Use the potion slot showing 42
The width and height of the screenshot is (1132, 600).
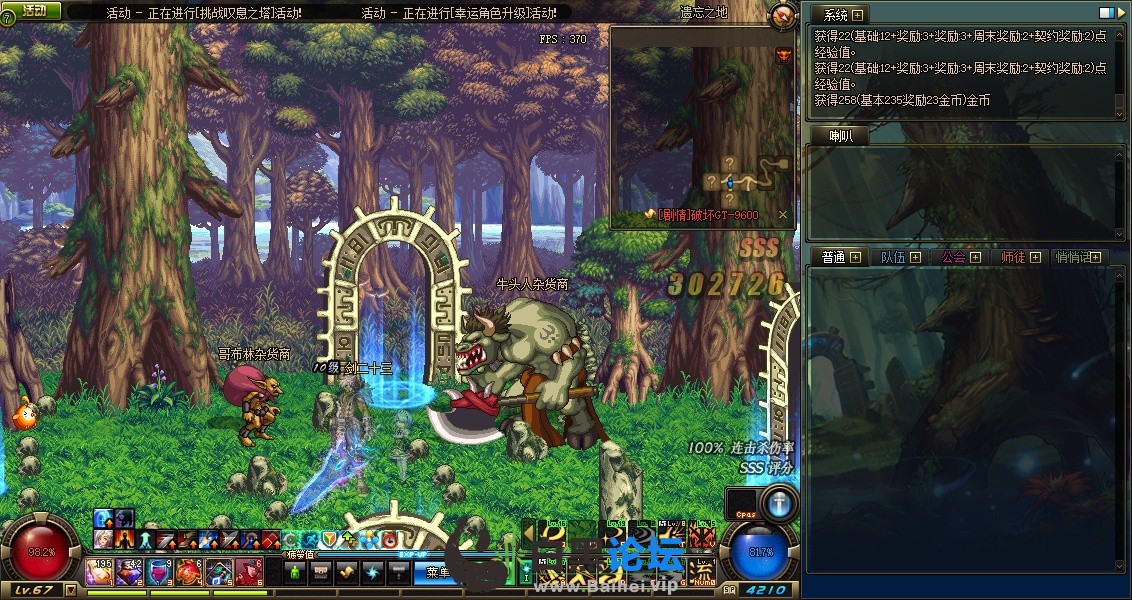pos(130,572)
